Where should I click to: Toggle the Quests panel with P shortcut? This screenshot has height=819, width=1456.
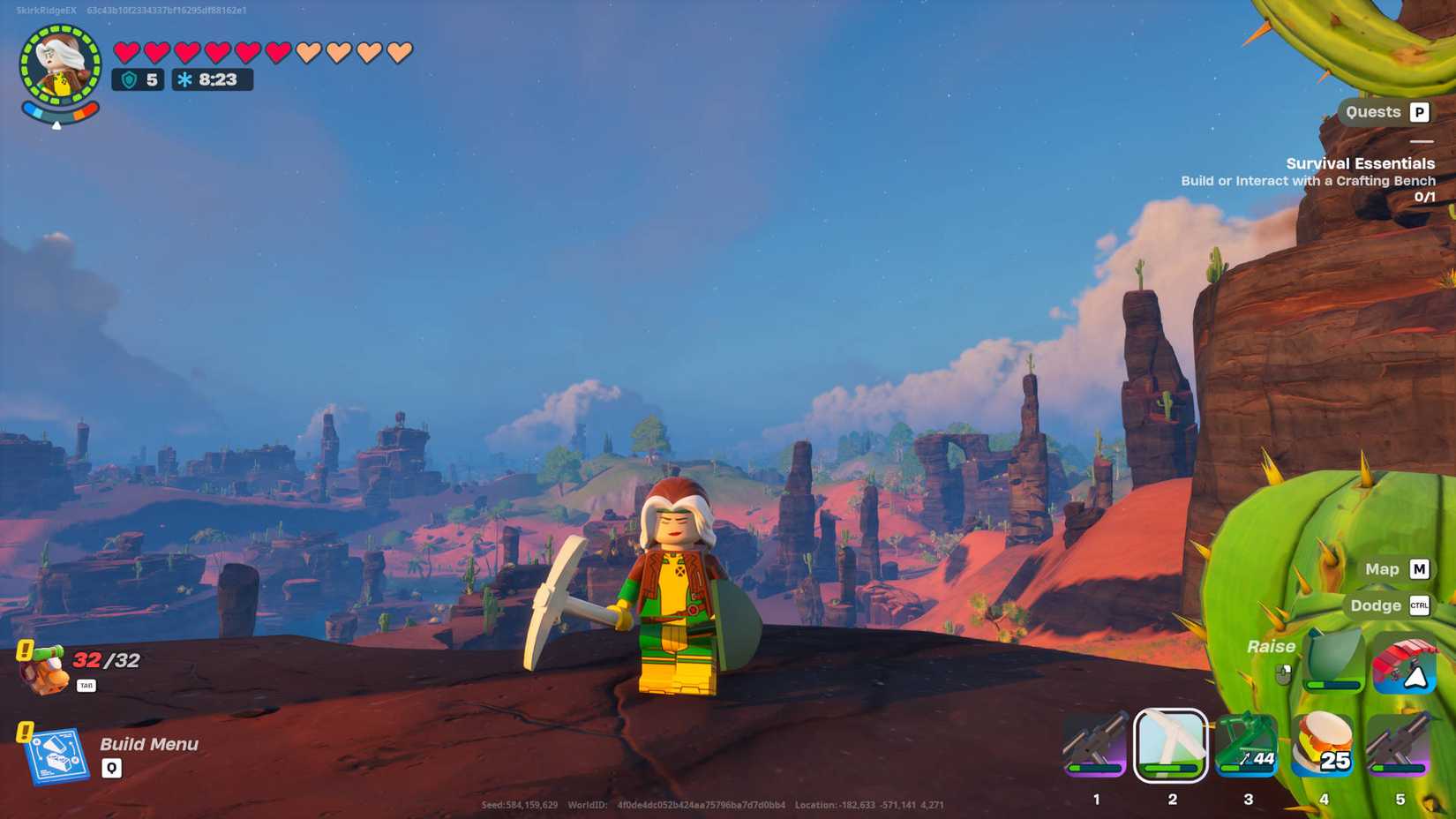(1418, 112)
